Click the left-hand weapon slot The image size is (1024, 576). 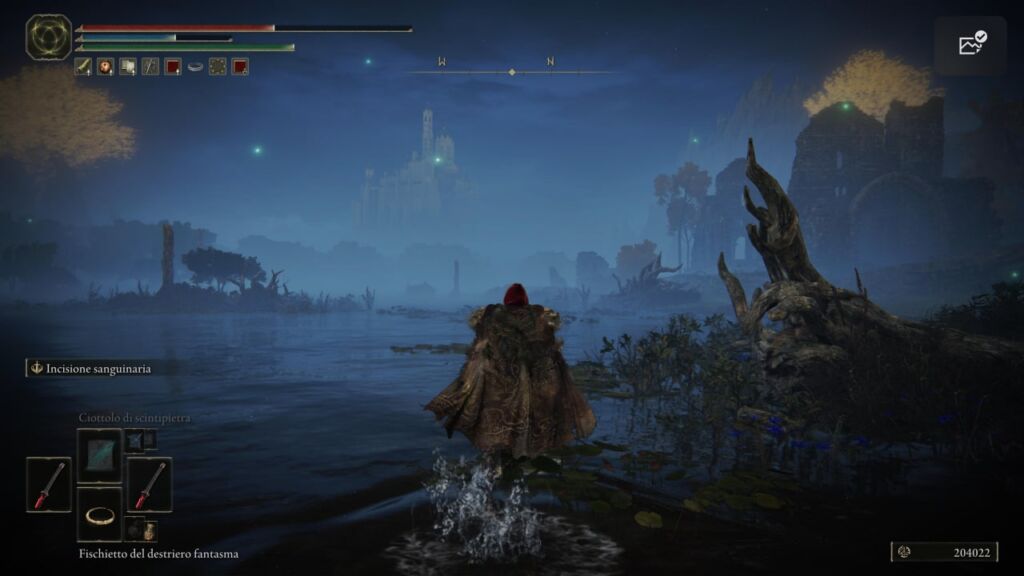[x=49, y=485]
